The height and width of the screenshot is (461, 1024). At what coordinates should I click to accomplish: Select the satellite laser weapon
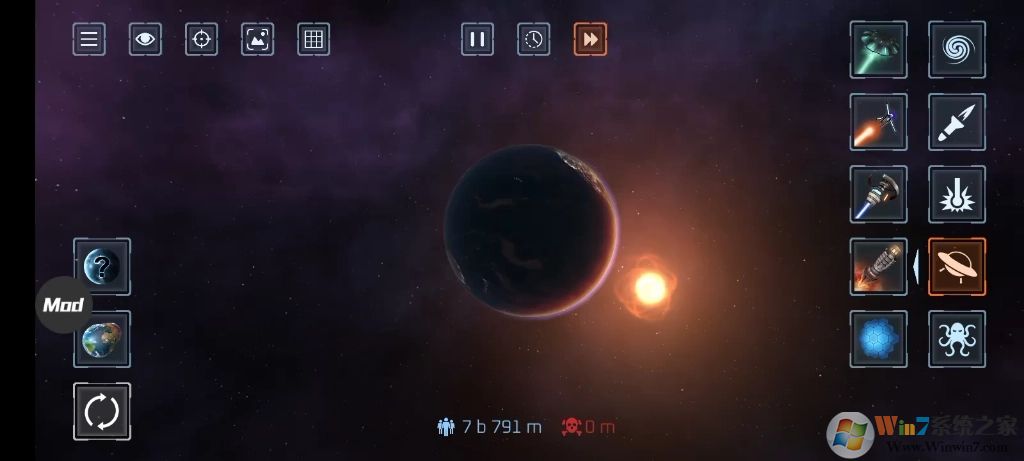point(878,122)
